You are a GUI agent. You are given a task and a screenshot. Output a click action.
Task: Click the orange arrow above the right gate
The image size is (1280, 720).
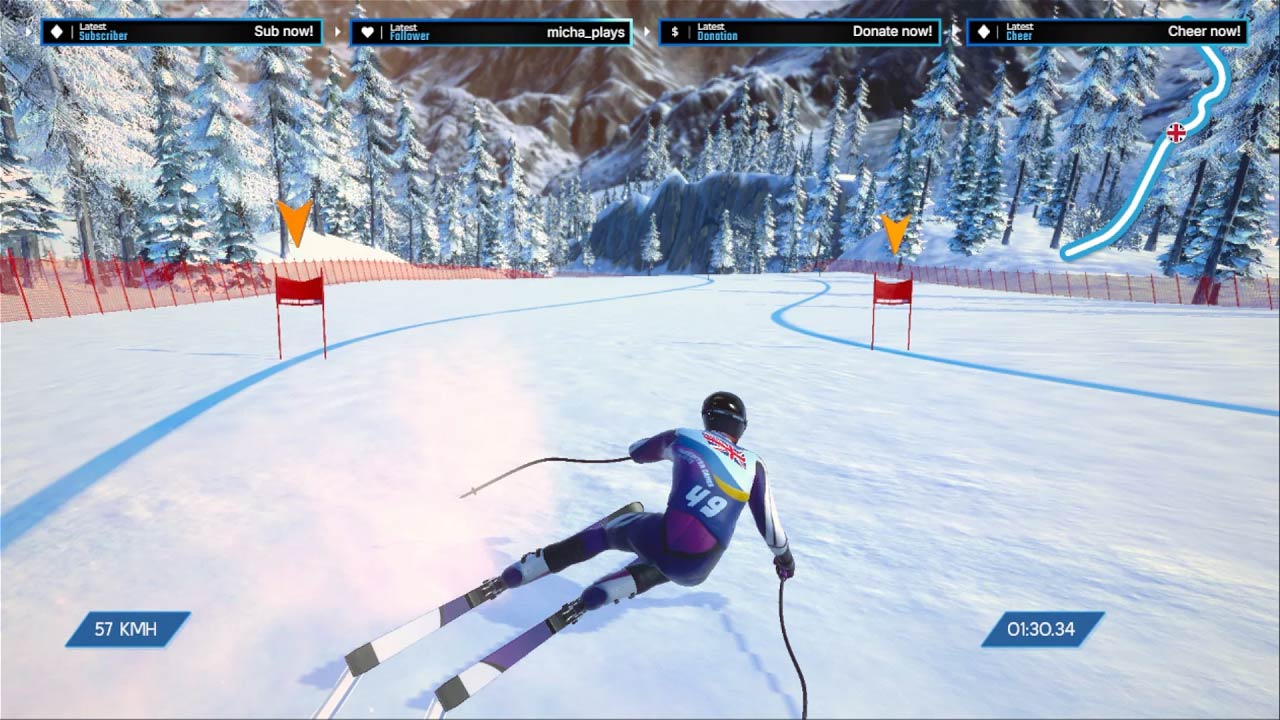897,232
